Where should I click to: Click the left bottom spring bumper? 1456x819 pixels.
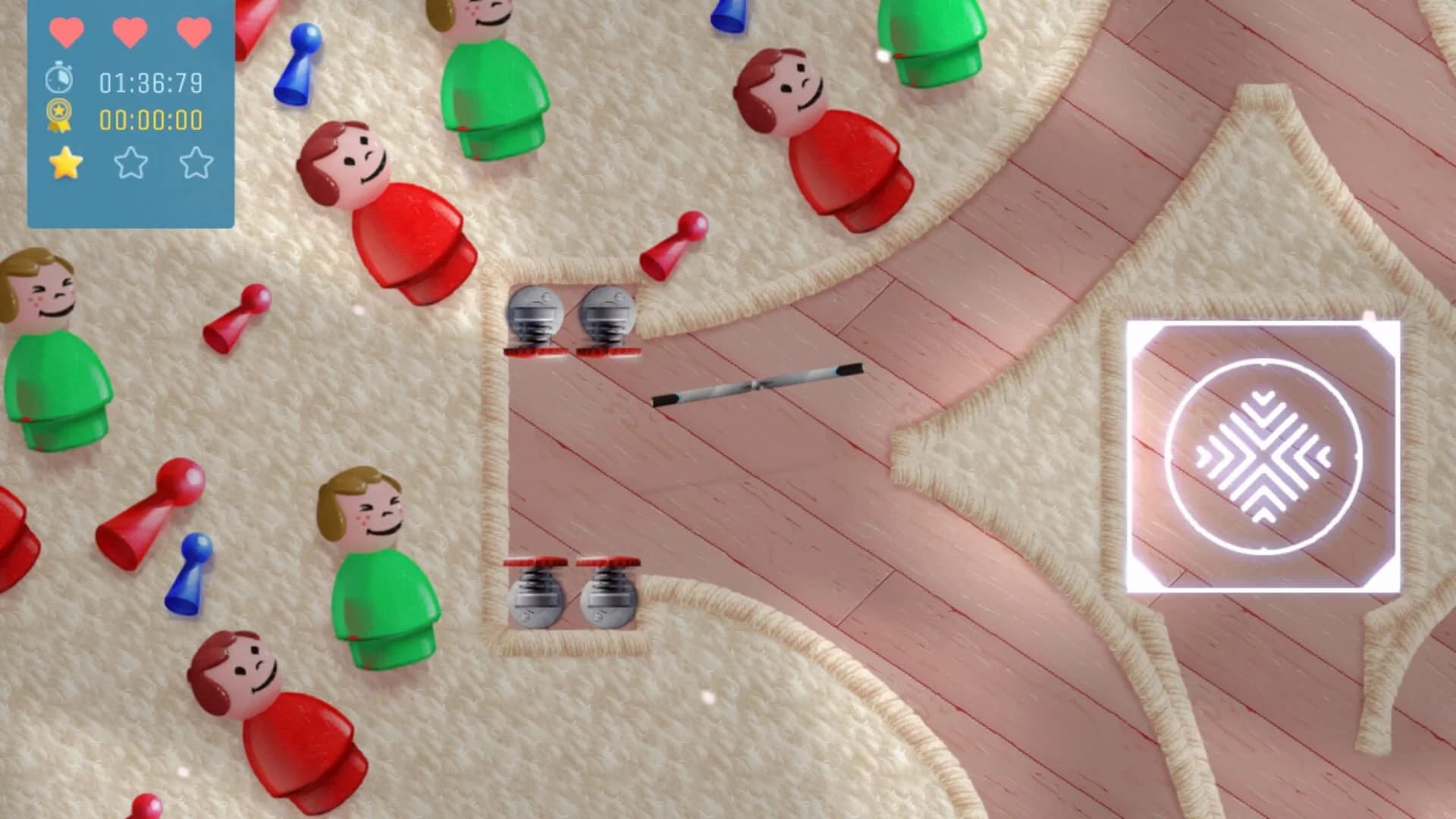tap(536, 599)
